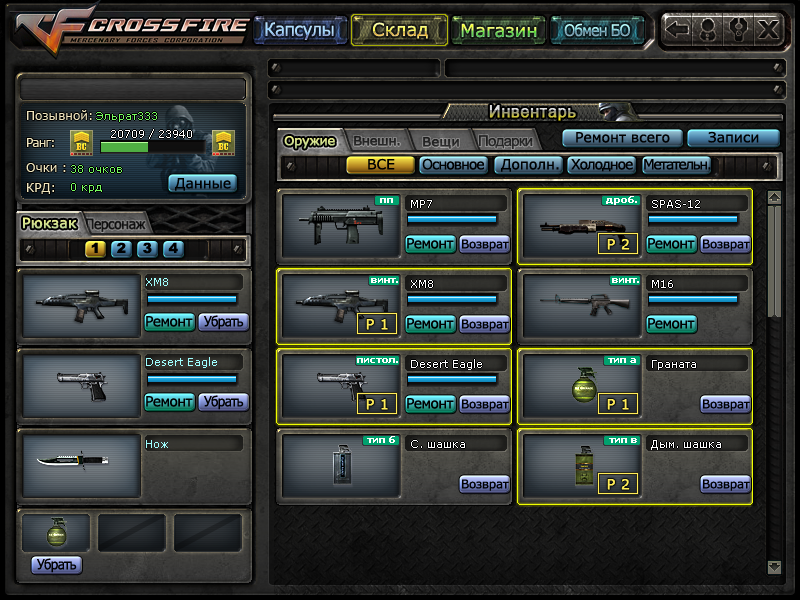
Task: Open the Записи records button
Action: tap(733, 138)
